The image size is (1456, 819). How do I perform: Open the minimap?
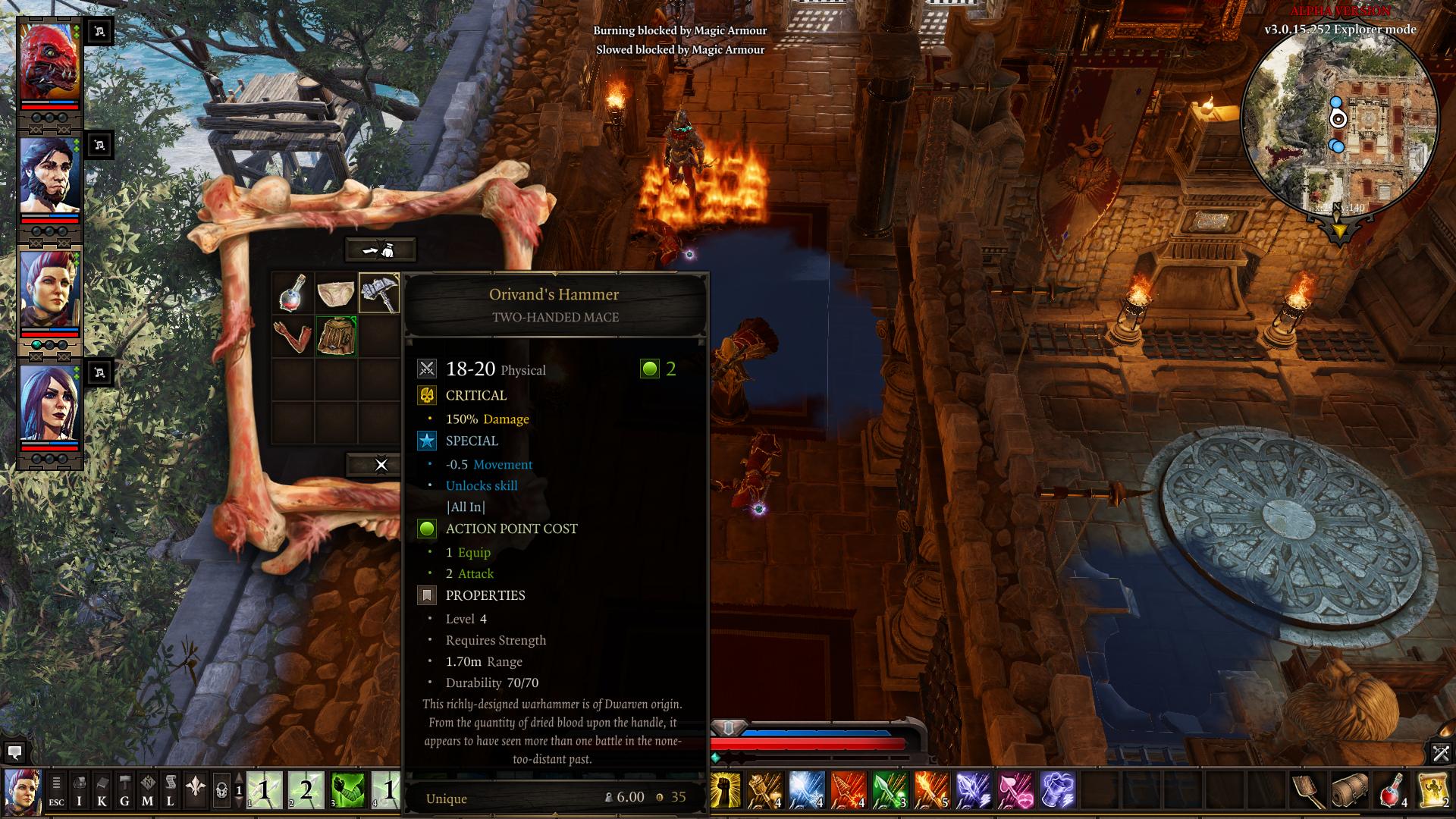(x=1339, y=121)
